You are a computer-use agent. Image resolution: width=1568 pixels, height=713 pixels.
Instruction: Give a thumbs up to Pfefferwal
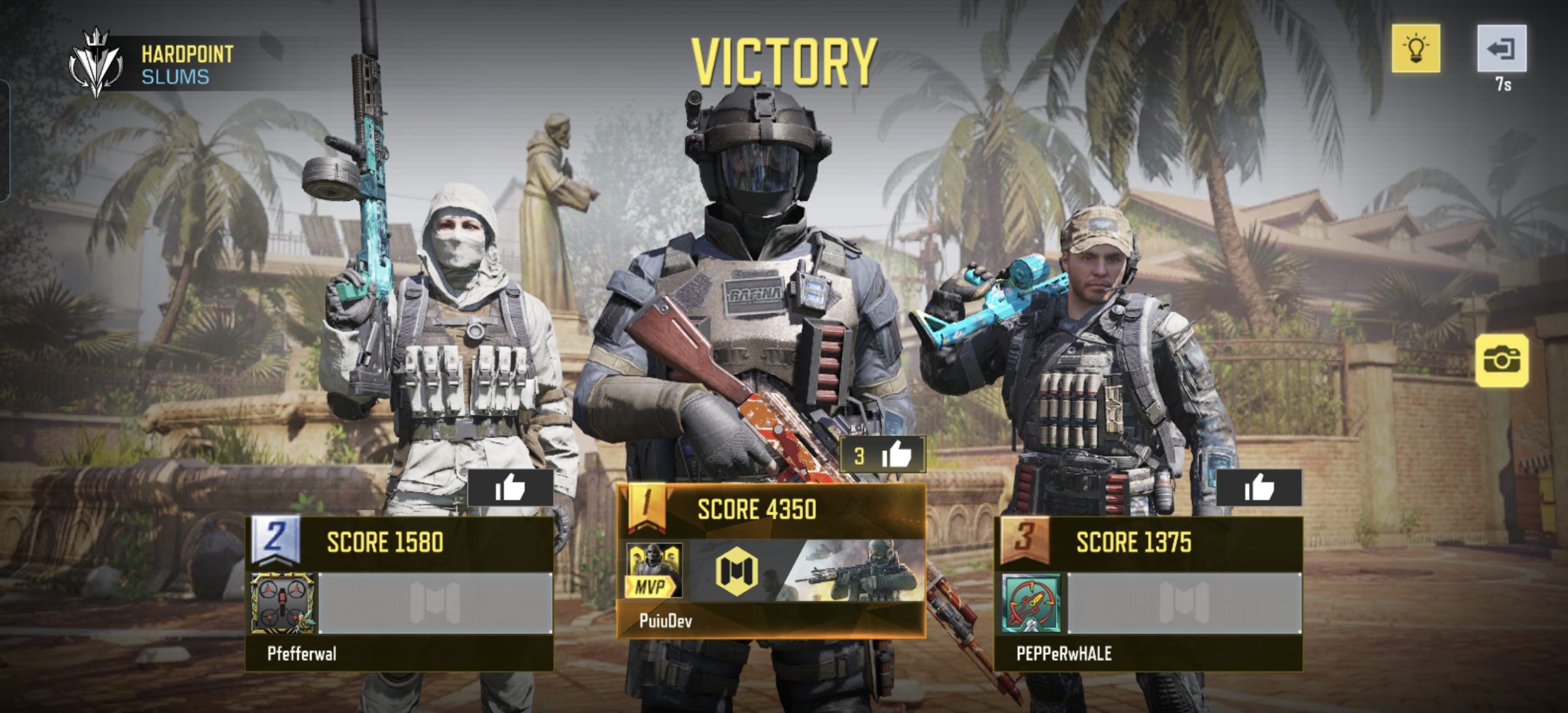510,488
